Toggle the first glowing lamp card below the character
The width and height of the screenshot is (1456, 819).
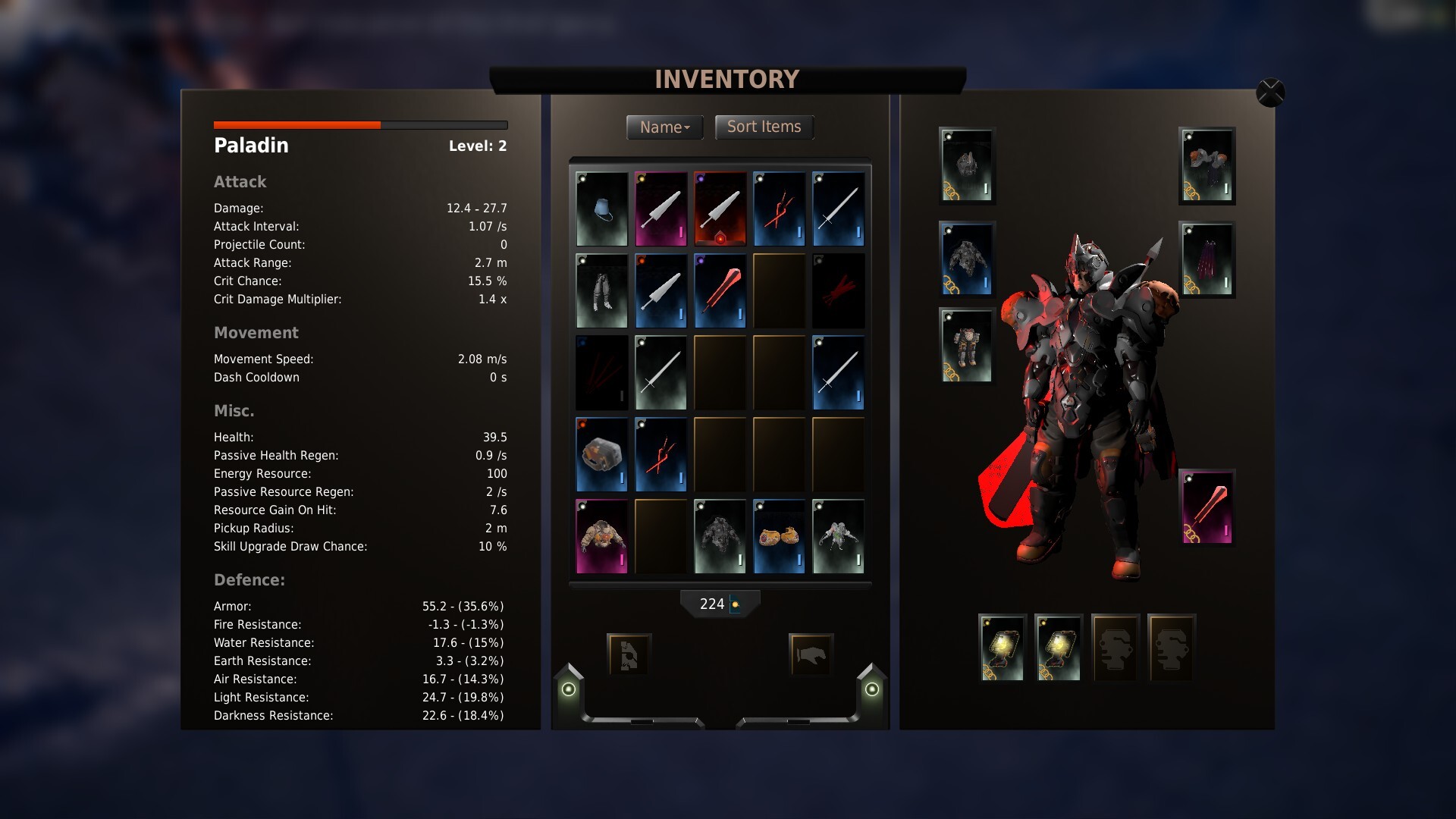coord(1002,647)
